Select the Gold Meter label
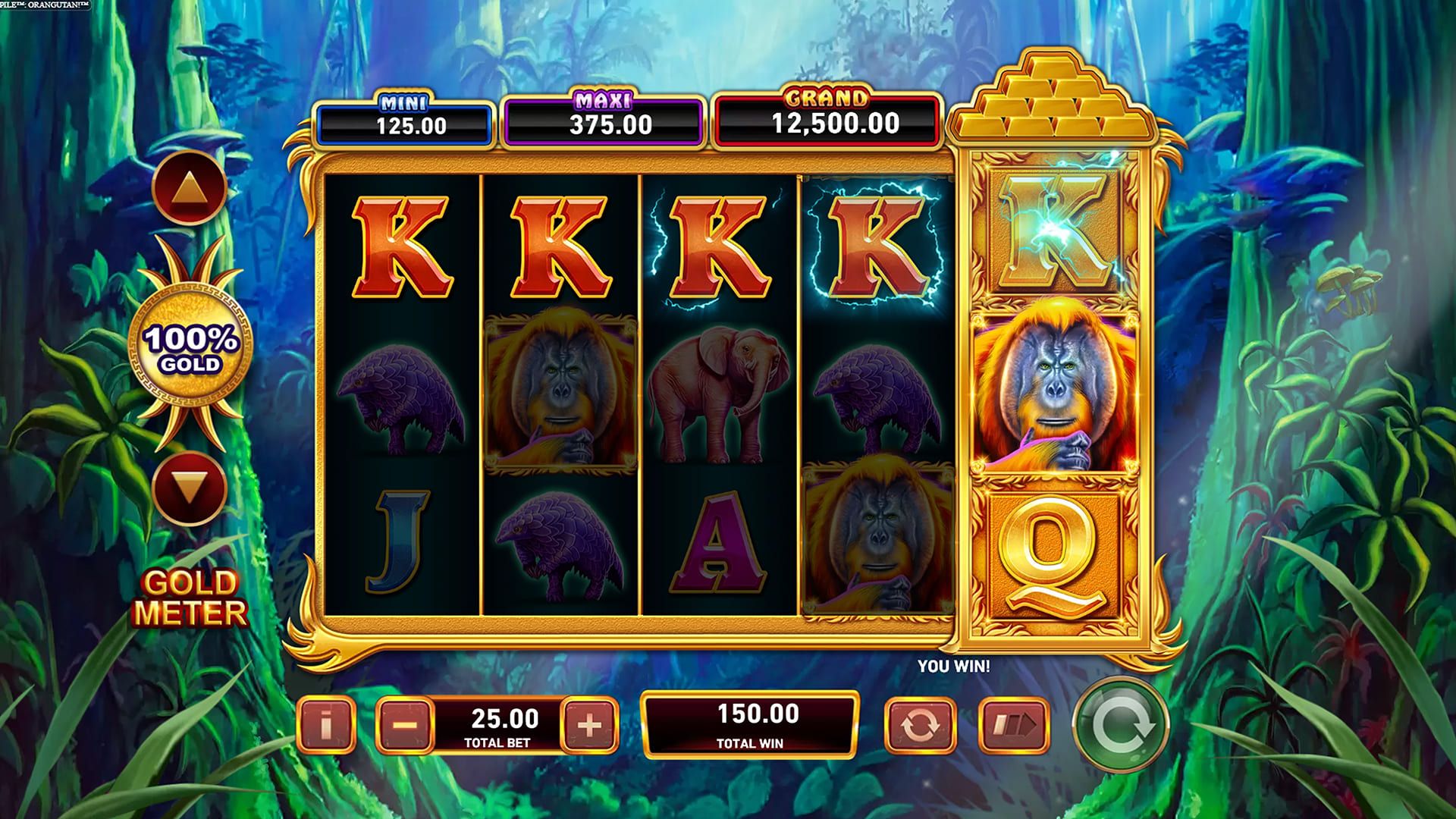Image resolution: width=1456 pixels, height=819 pixels. [x=192, y=591]
